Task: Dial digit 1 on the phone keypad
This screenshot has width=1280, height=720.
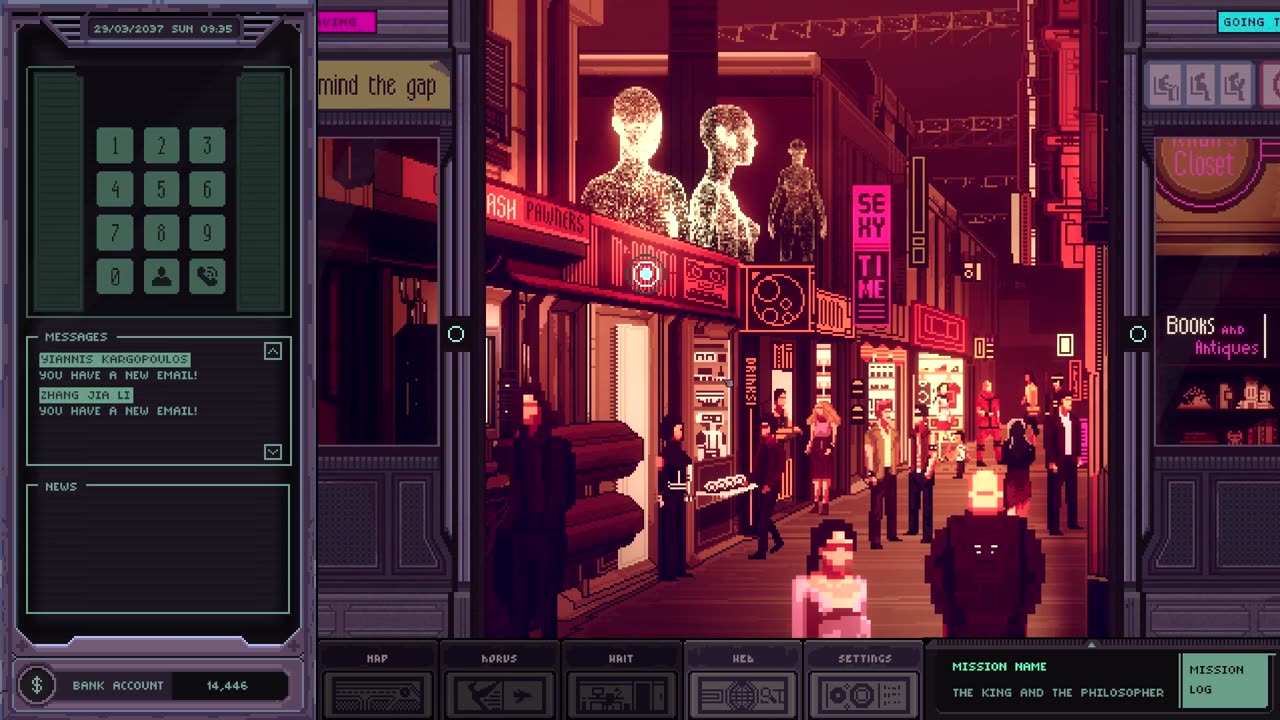Action: [x=115, y=147]
